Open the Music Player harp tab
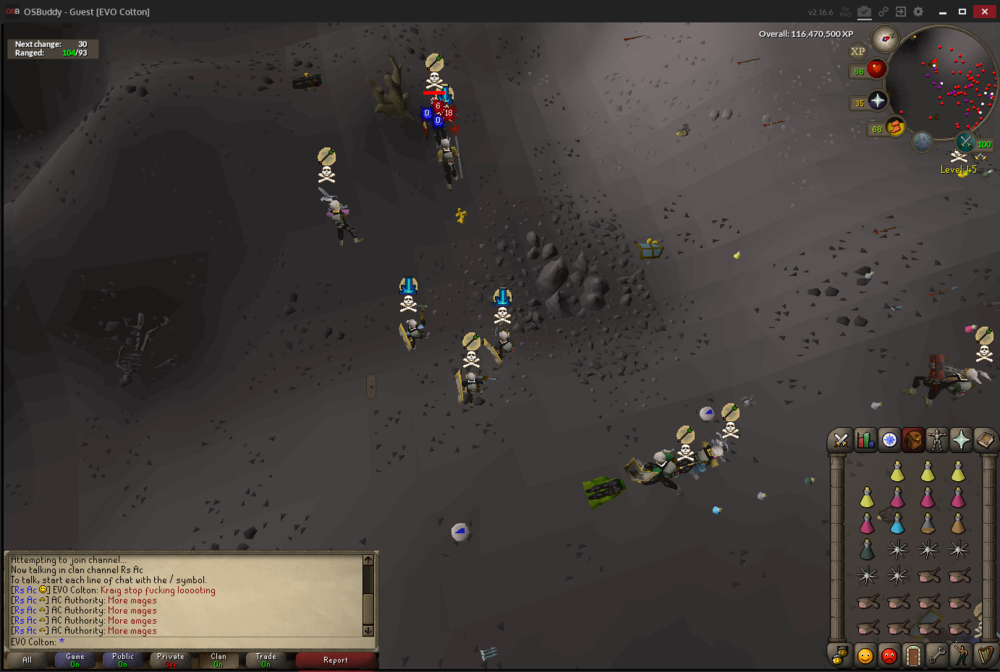Image resolution: width=1000 pixels, height=672 pixels. click(x=984, y=656)
